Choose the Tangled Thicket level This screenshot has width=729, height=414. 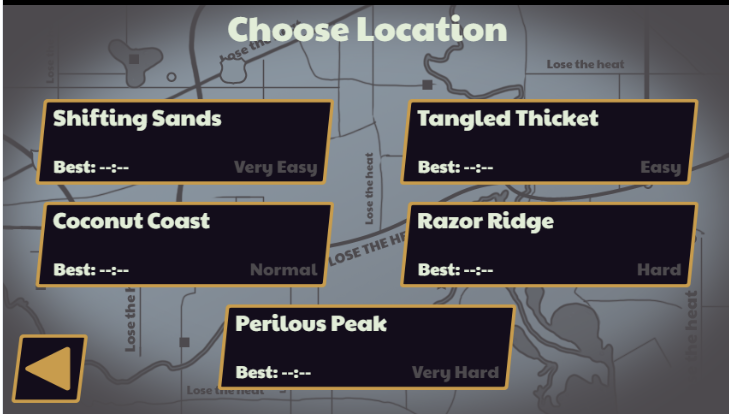[x=549, y=142]
